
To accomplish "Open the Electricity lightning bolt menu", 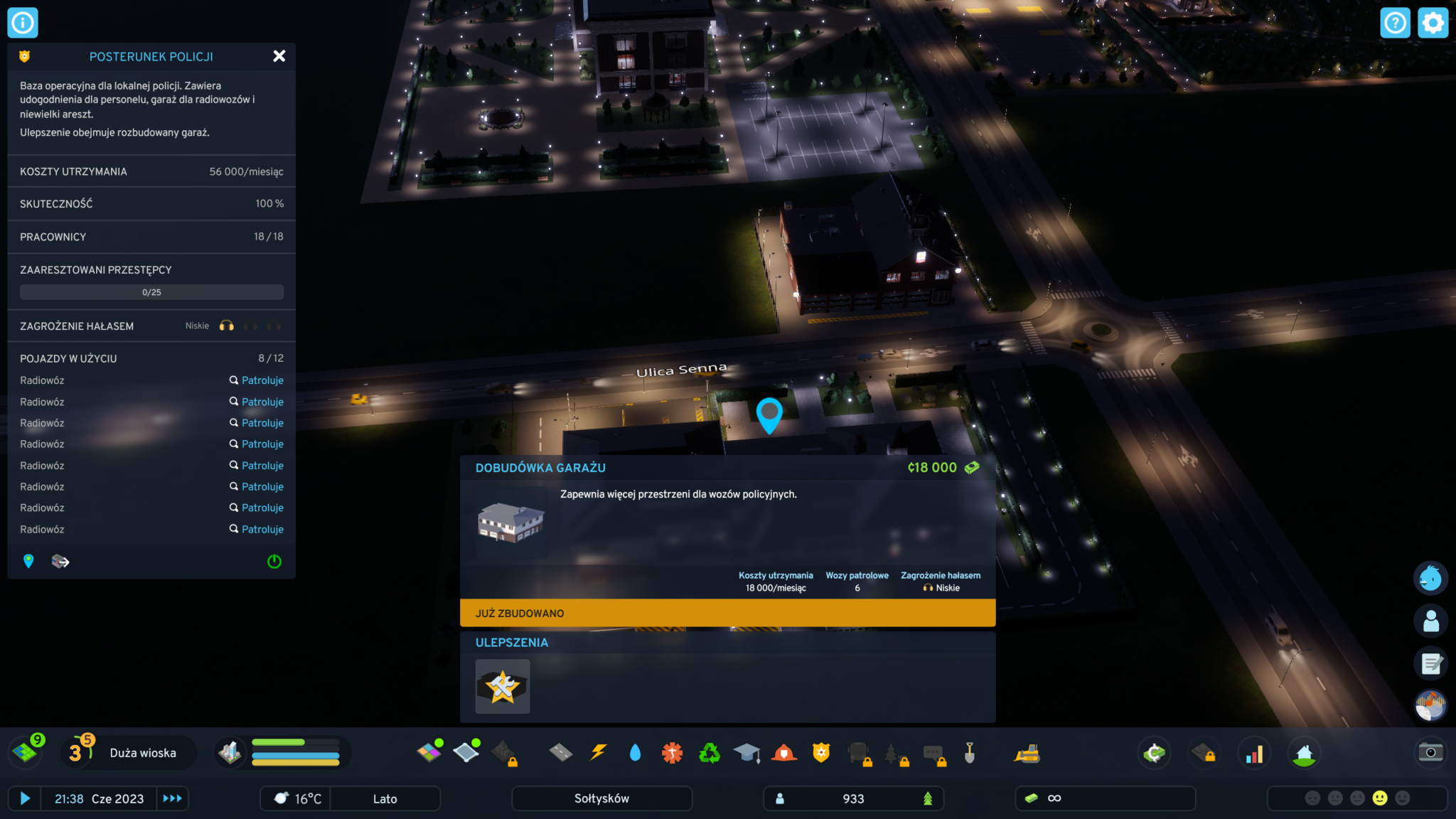I will [x=599, y=753].
